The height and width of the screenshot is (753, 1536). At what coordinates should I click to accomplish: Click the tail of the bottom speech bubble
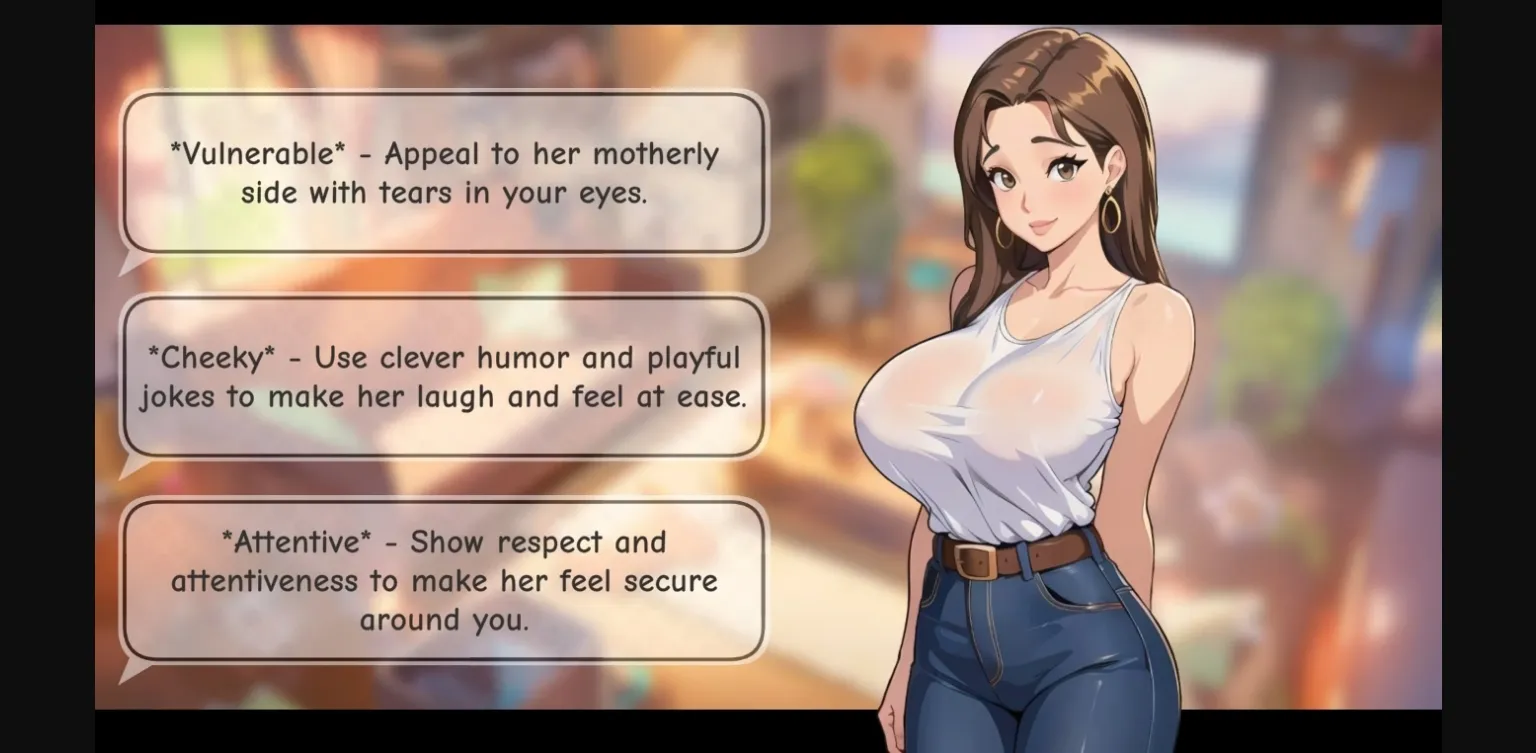point(130,668)
